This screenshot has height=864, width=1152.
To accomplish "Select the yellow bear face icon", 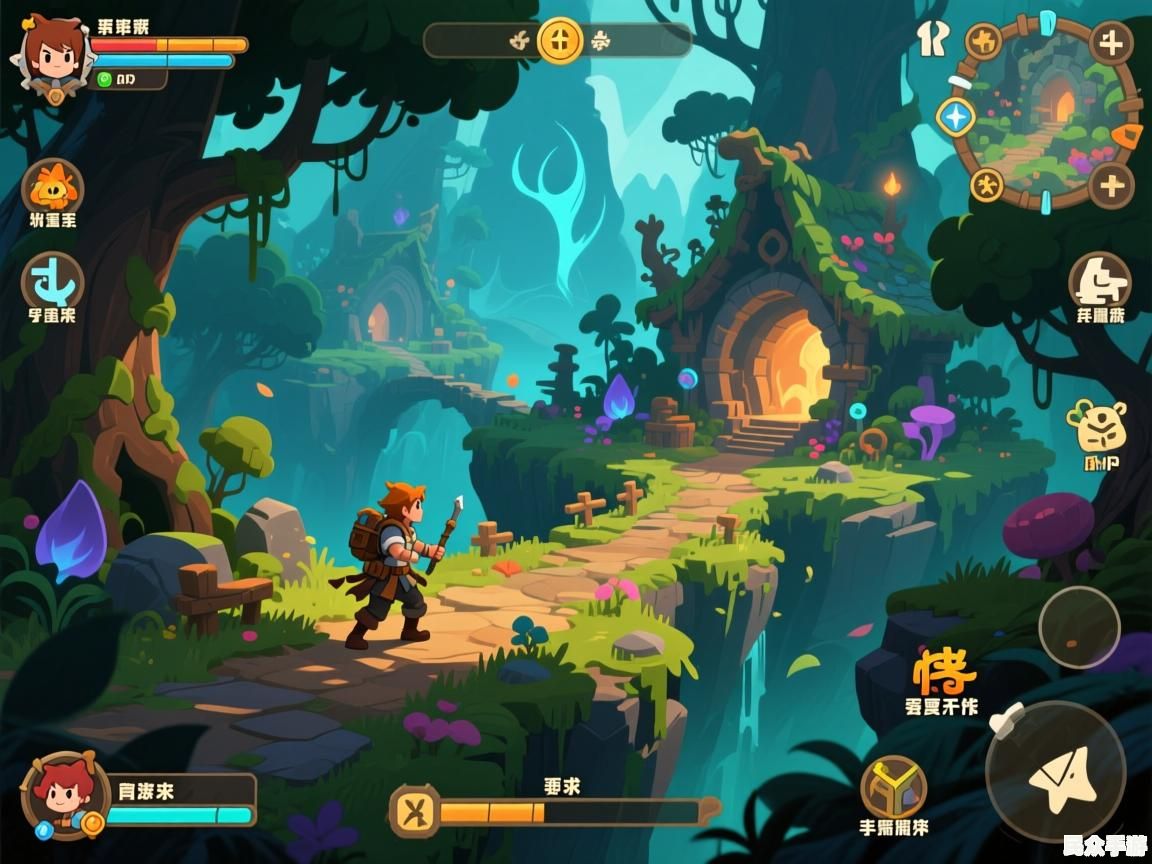I will click(1096, 427).
